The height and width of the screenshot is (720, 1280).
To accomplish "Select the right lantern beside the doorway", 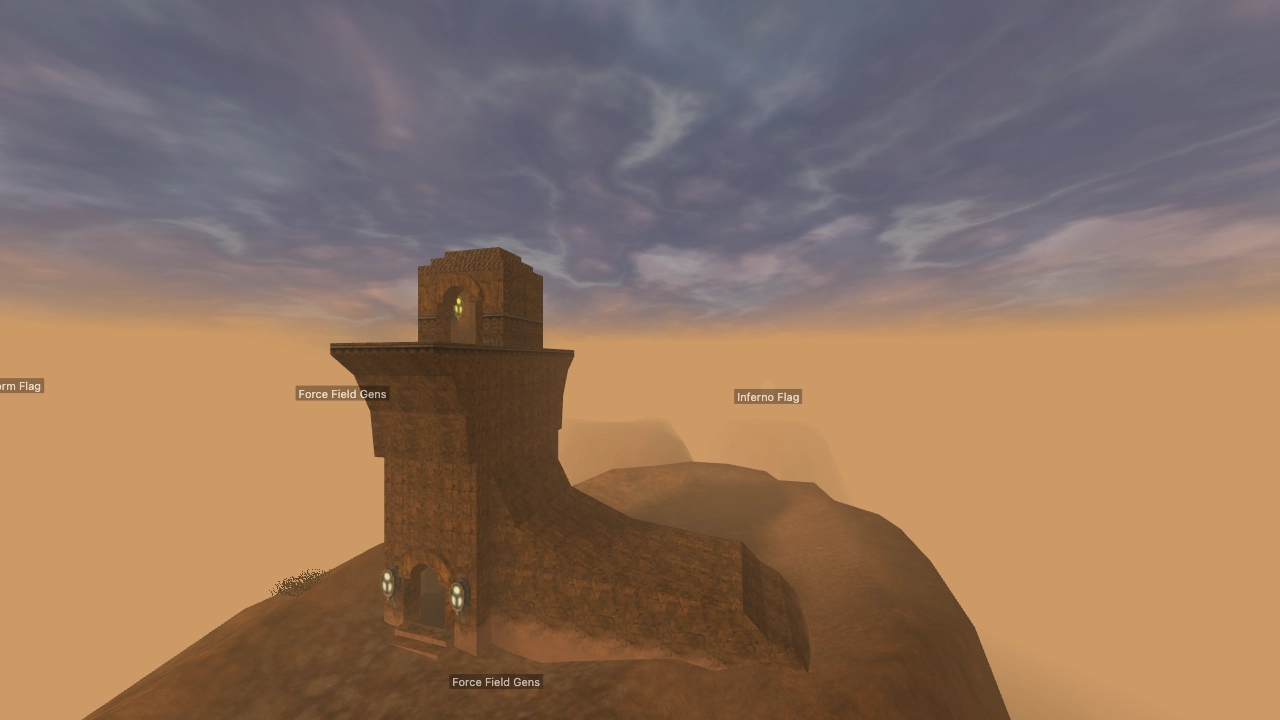I will [458, 594].
